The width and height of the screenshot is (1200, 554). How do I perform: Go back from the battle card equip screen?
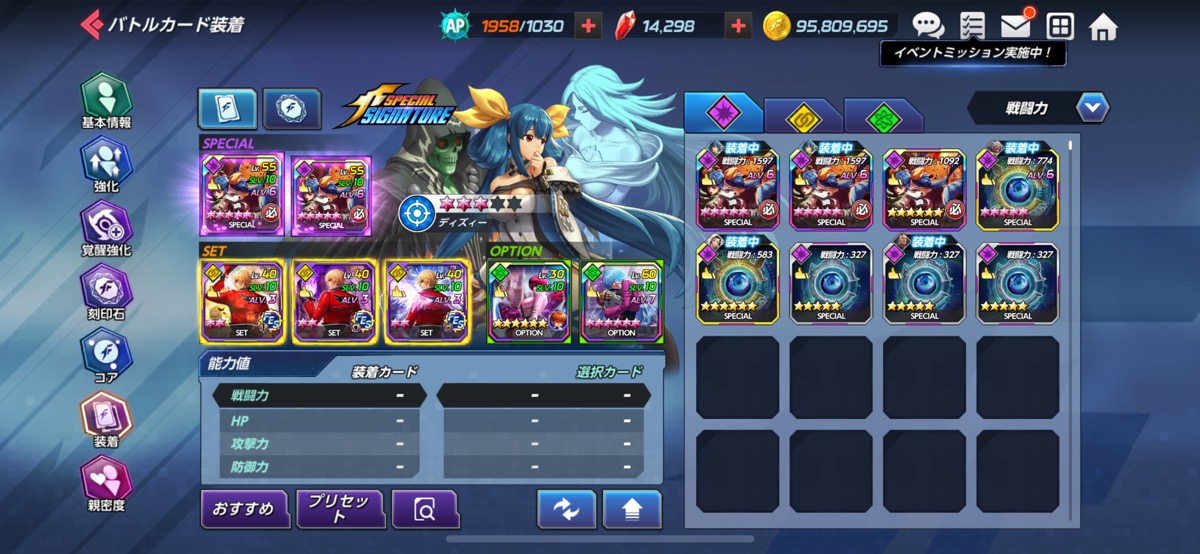[x=91, y=24]
